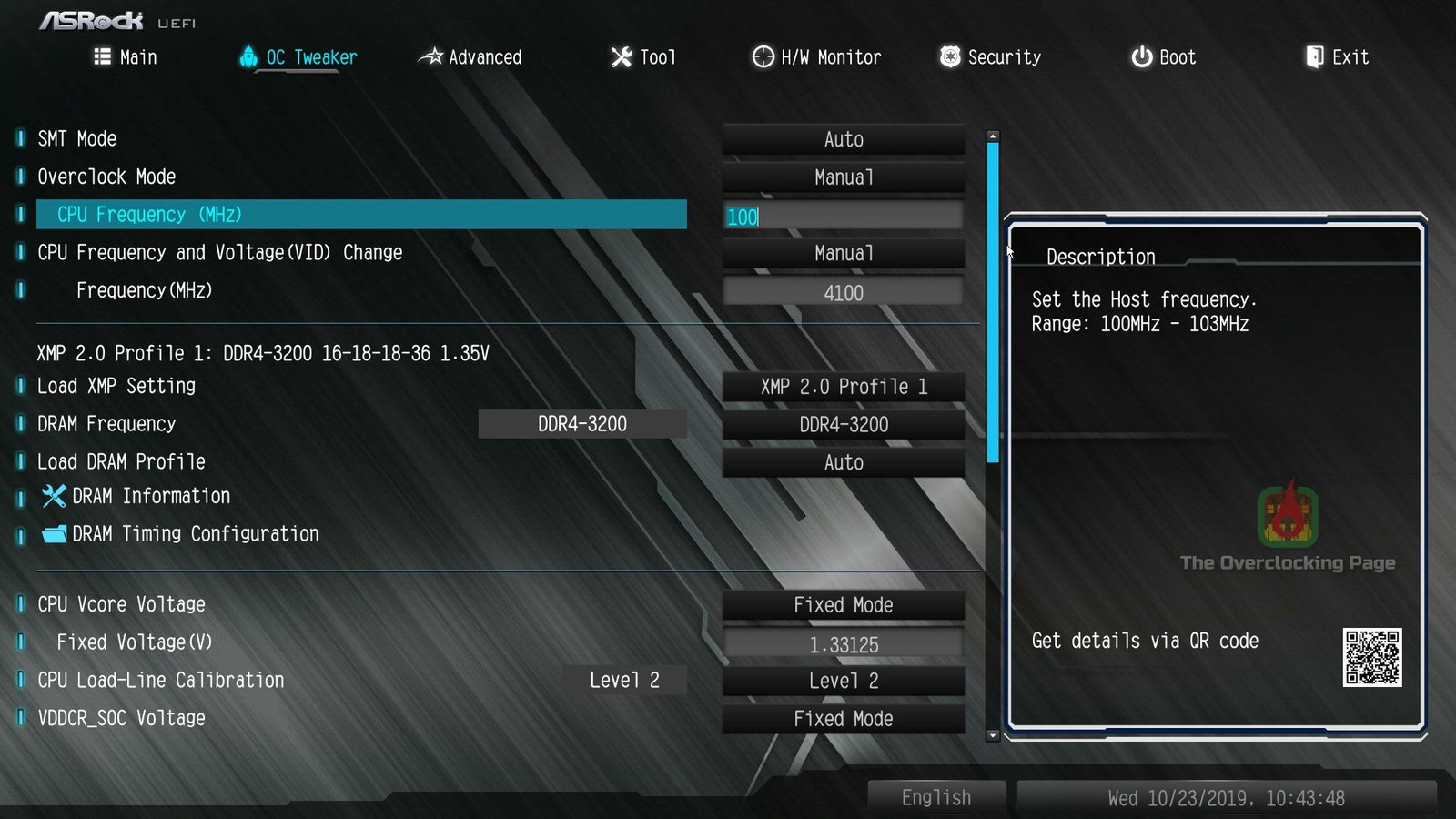Click the Boot power icon
The image size is (1456, 819).
[x=1141, y=56]
